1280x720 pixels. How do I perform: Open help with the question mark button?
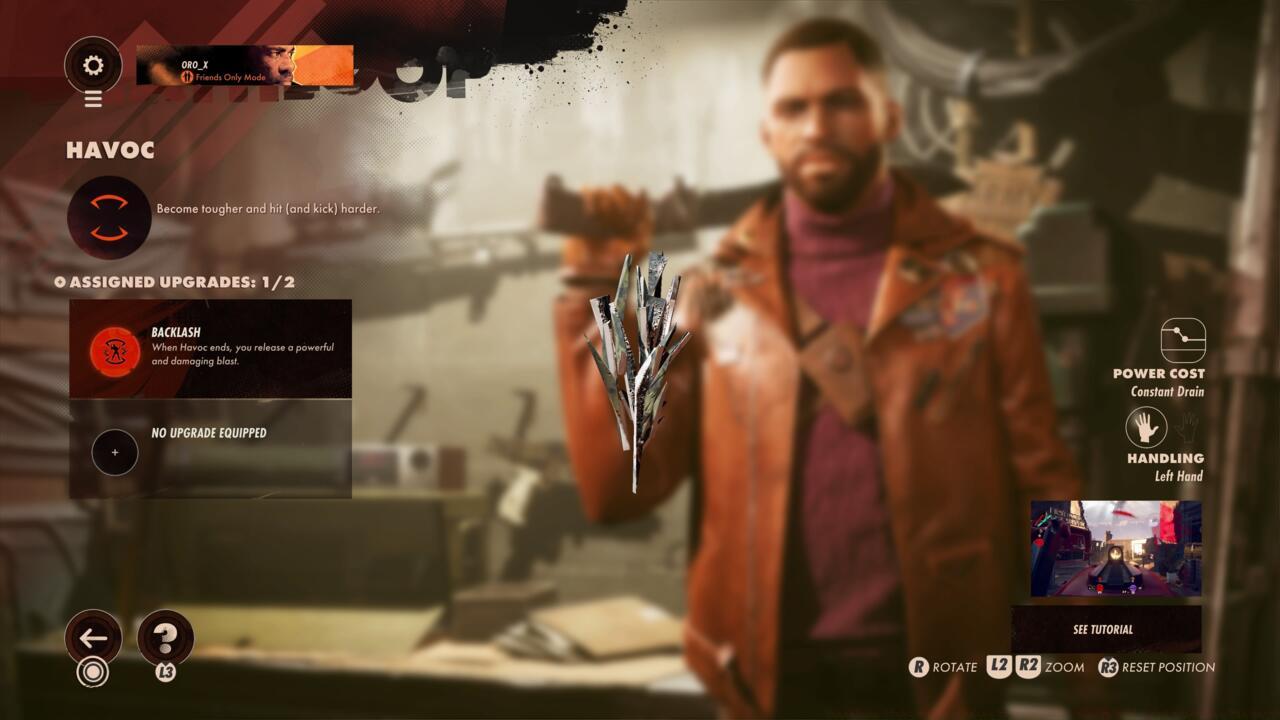(165, 637)
